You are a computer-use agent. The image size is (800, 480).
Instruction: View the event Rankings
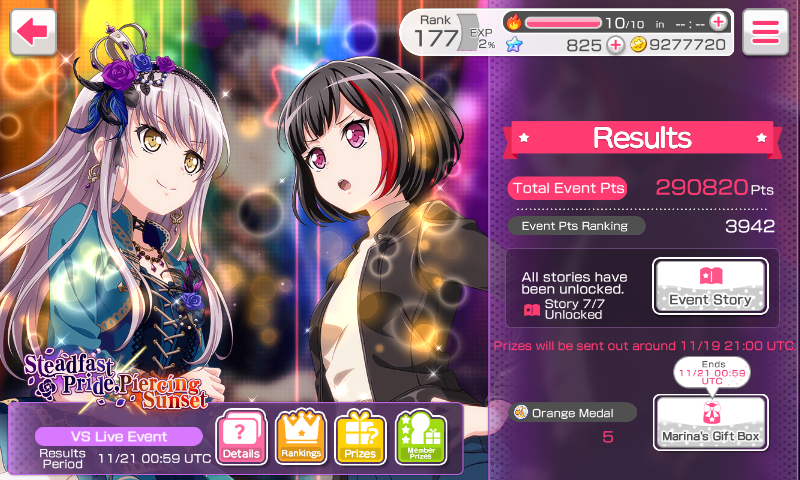click(301, 438)
